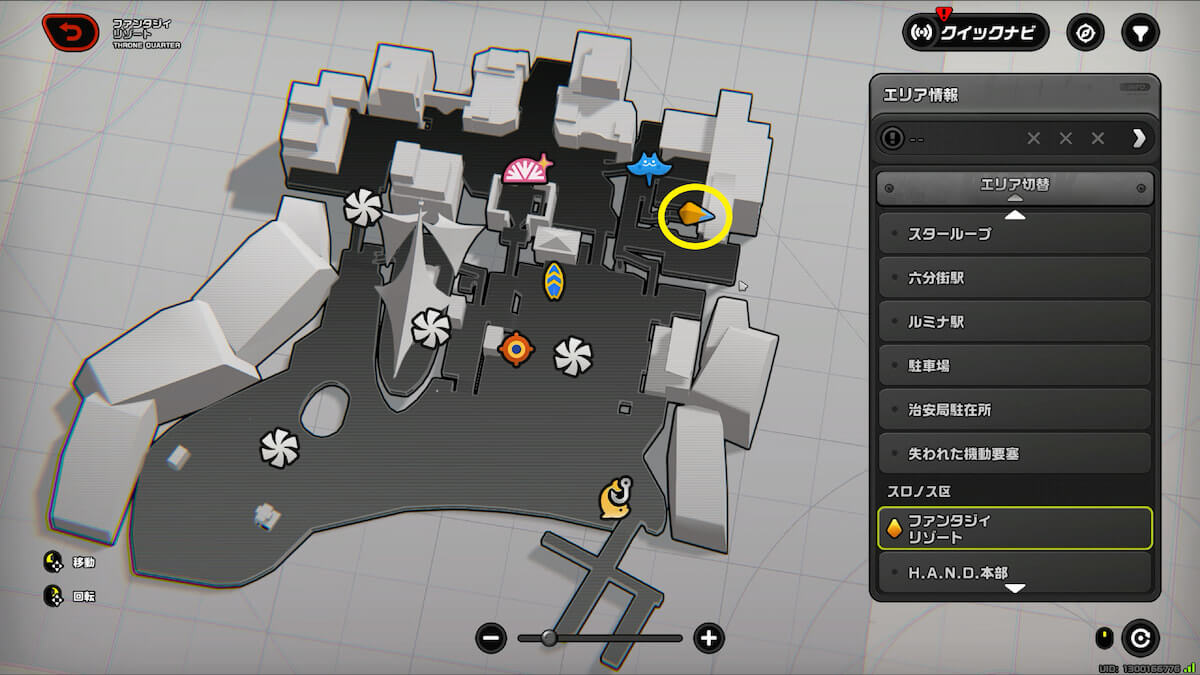Click the red back arrow button

coord(70,33)
